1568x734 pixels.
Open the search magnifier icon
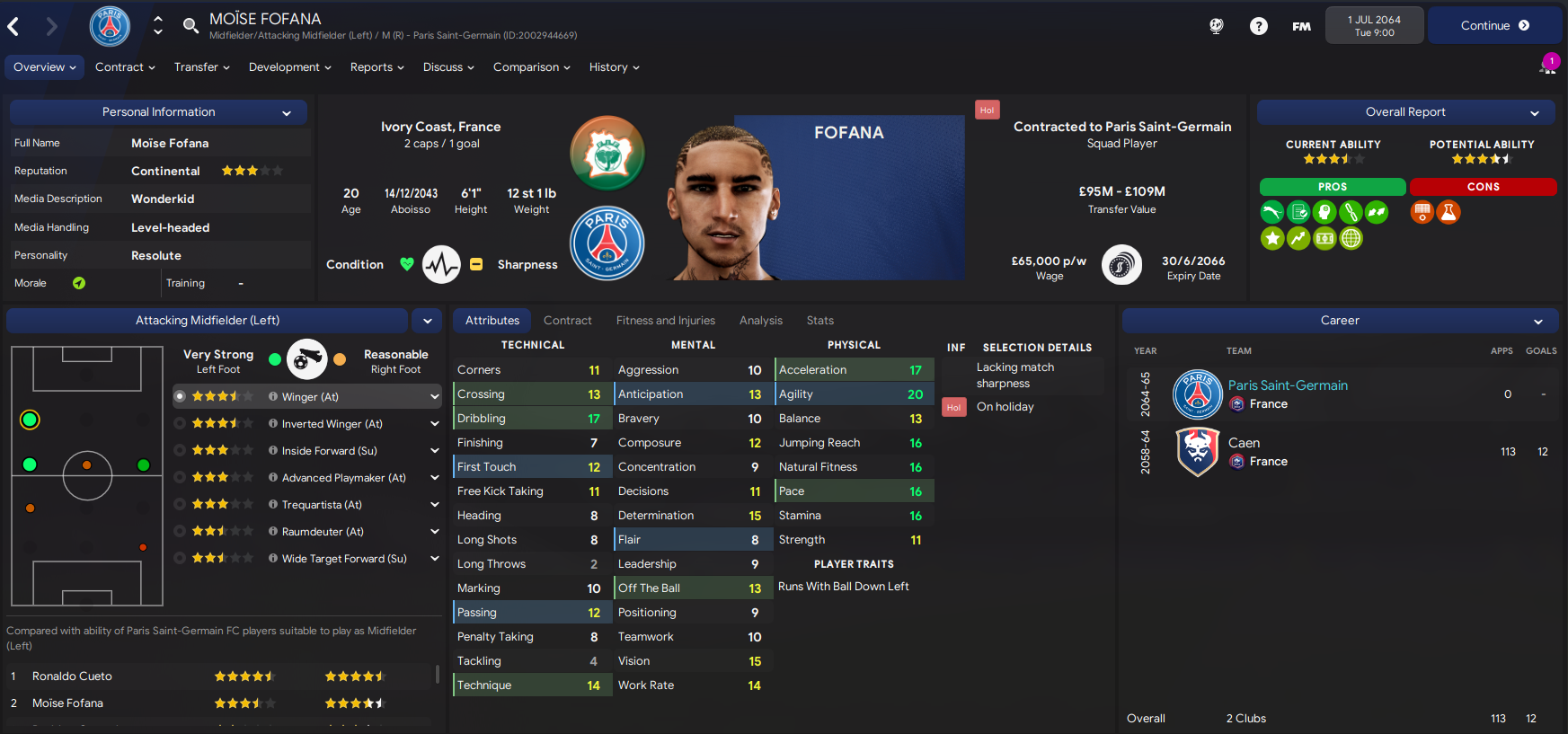click(190, 26)
